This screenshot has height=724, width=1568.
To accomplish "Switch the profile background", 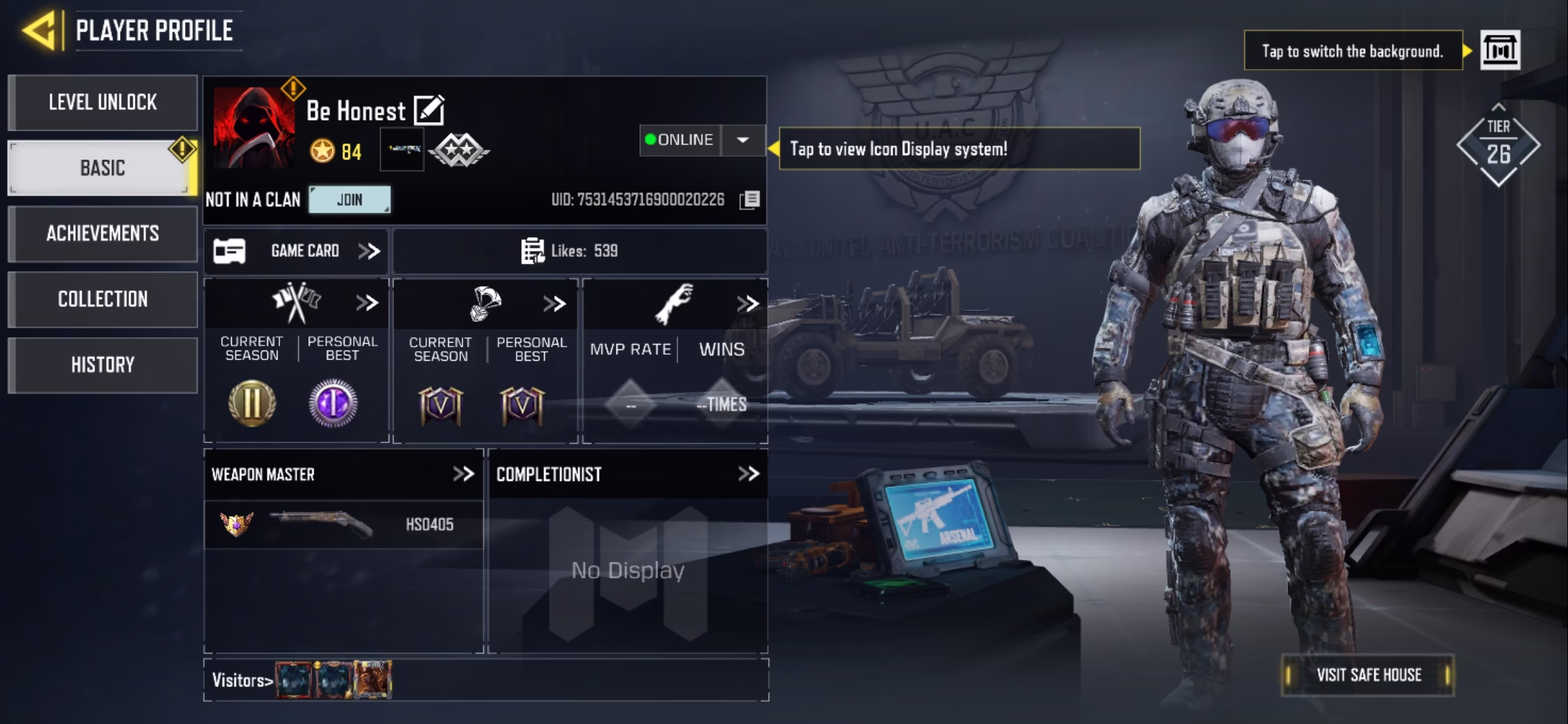I will [1500, 50].
